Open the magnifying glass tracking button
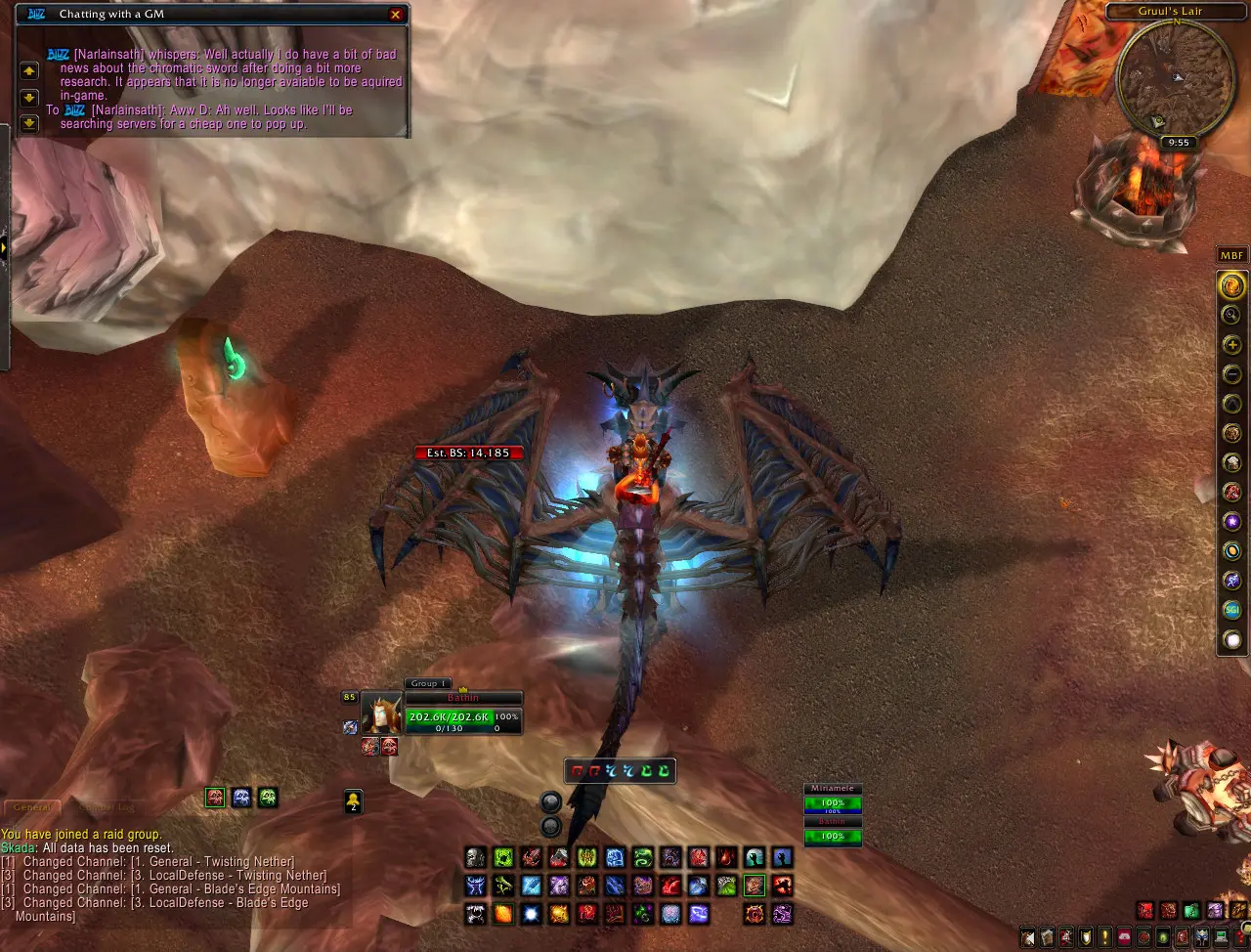1251x952 pixels. (1231, 315)
